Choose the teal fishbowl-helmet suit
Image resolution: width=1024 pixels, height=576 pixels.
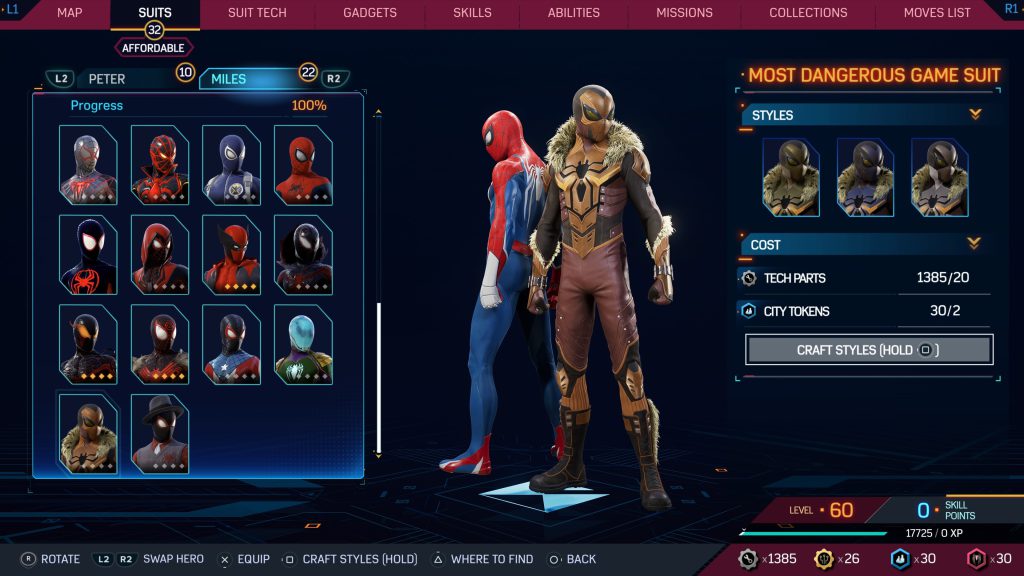click(303, 345)
